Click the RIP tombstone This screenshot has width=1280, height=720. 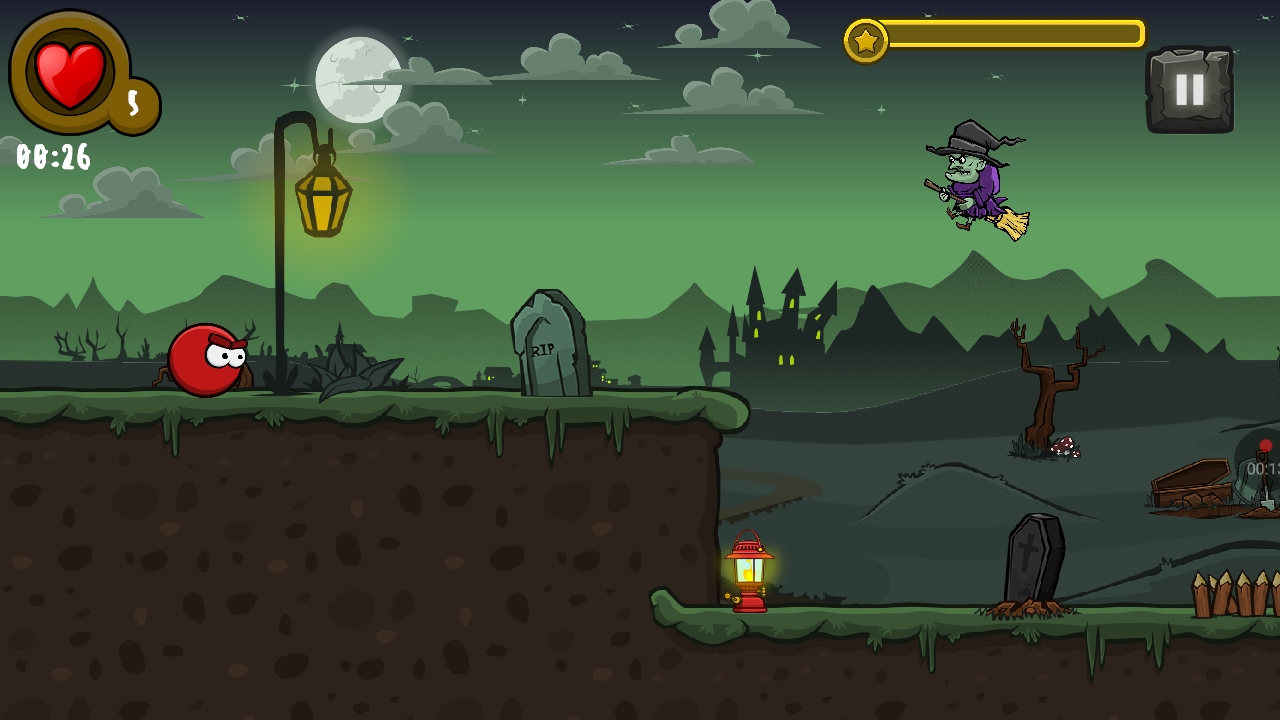549,345
